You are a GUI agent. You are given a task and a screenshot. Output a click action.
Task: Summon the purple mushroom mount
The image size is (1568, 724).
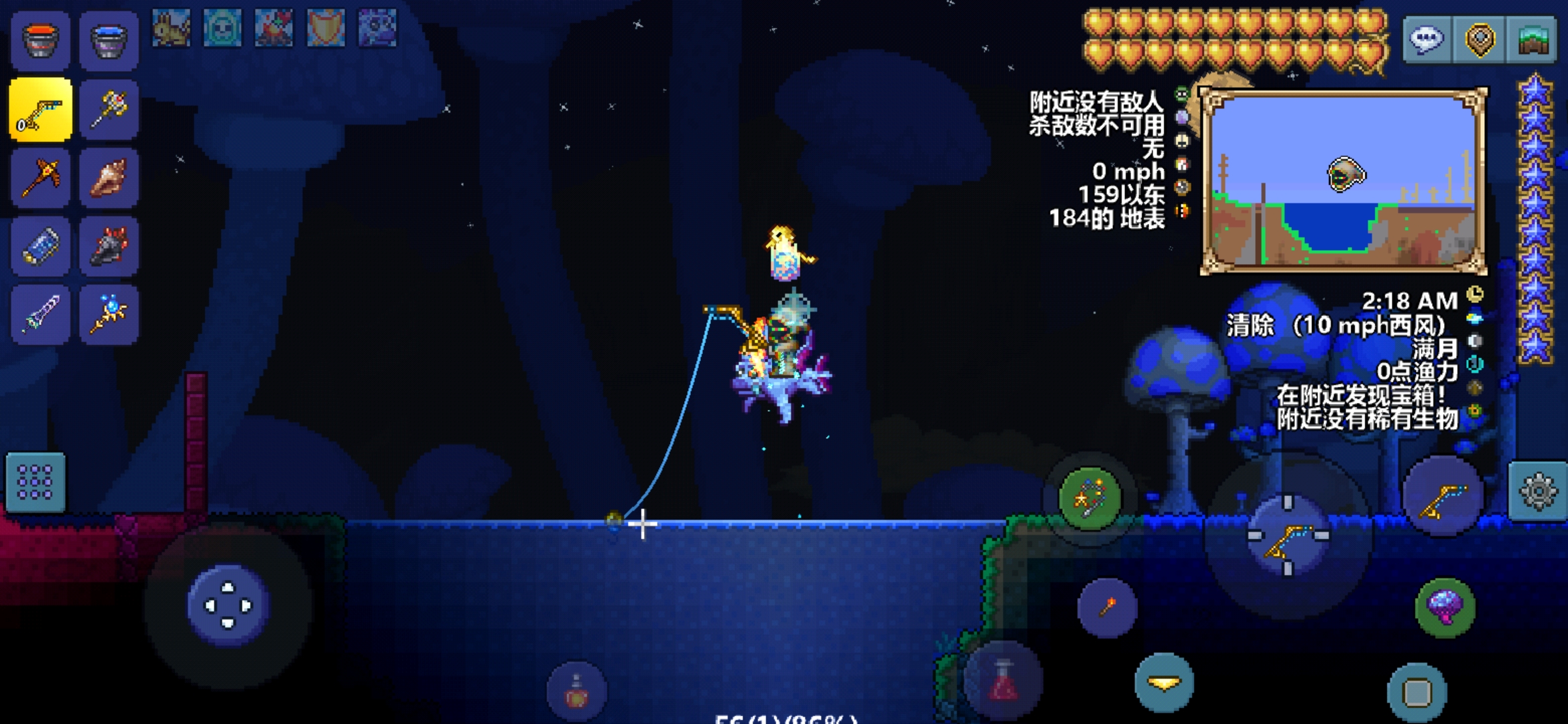point(1445,607)
